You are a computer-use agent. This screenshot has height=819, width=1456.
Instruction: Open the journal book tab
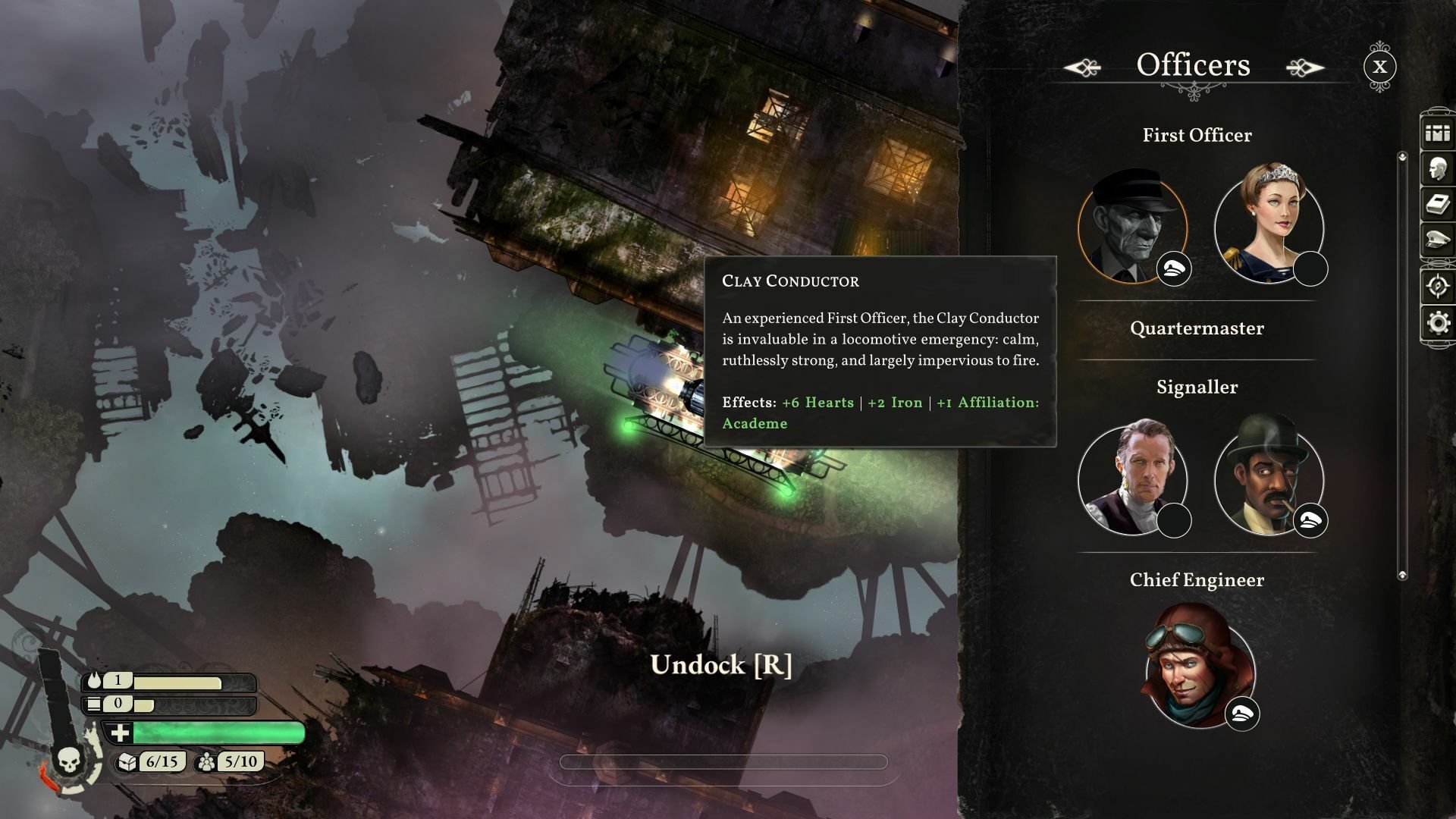pos(1437,204)
